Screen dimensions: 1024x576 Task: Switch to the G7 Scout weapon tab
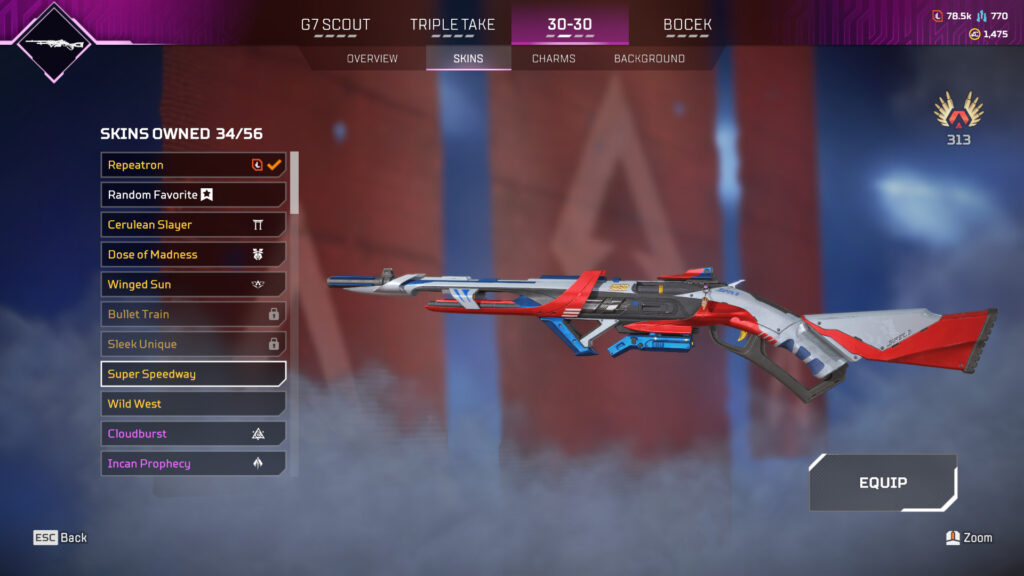(335, 25)
